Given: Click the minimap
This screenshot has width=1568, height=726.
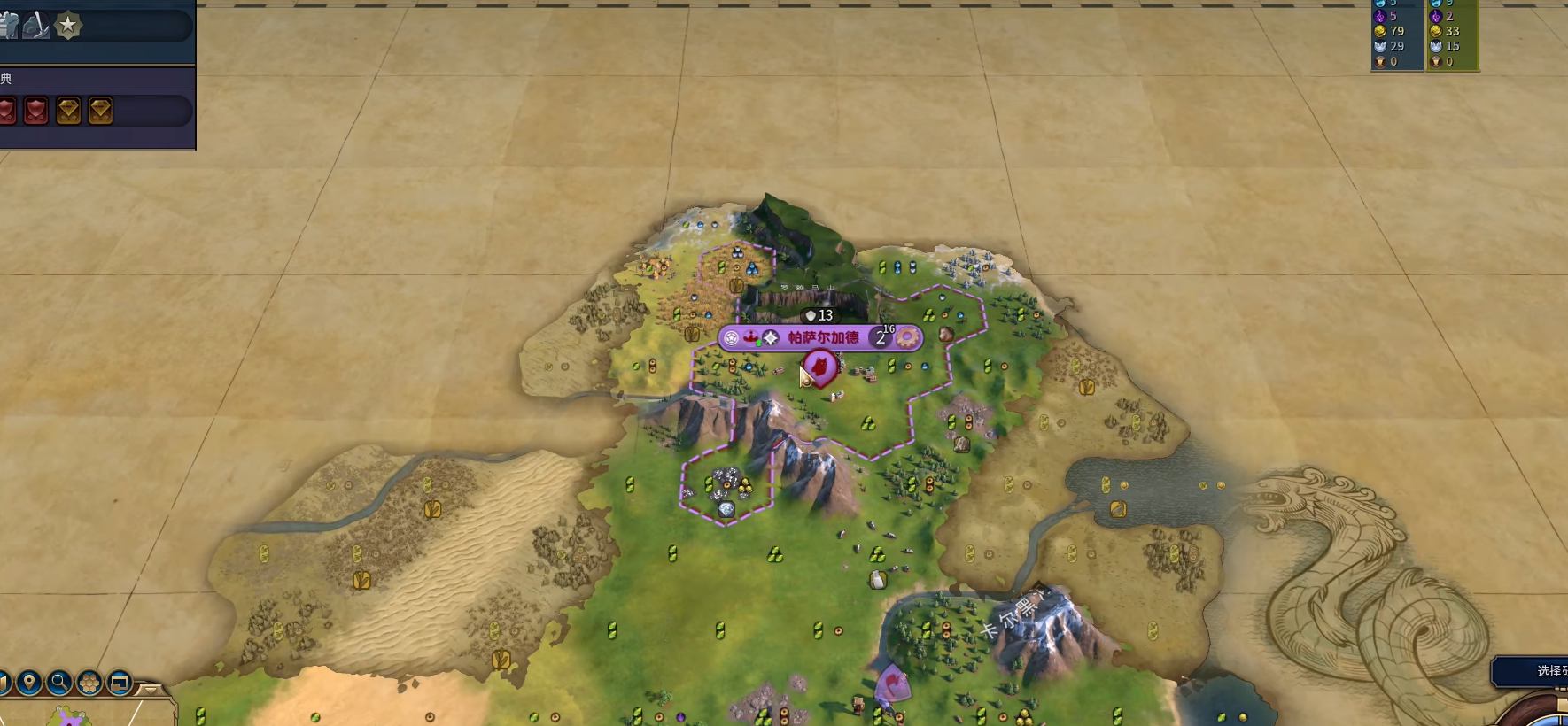Looking at the screenshot, I should coord(71,715).
